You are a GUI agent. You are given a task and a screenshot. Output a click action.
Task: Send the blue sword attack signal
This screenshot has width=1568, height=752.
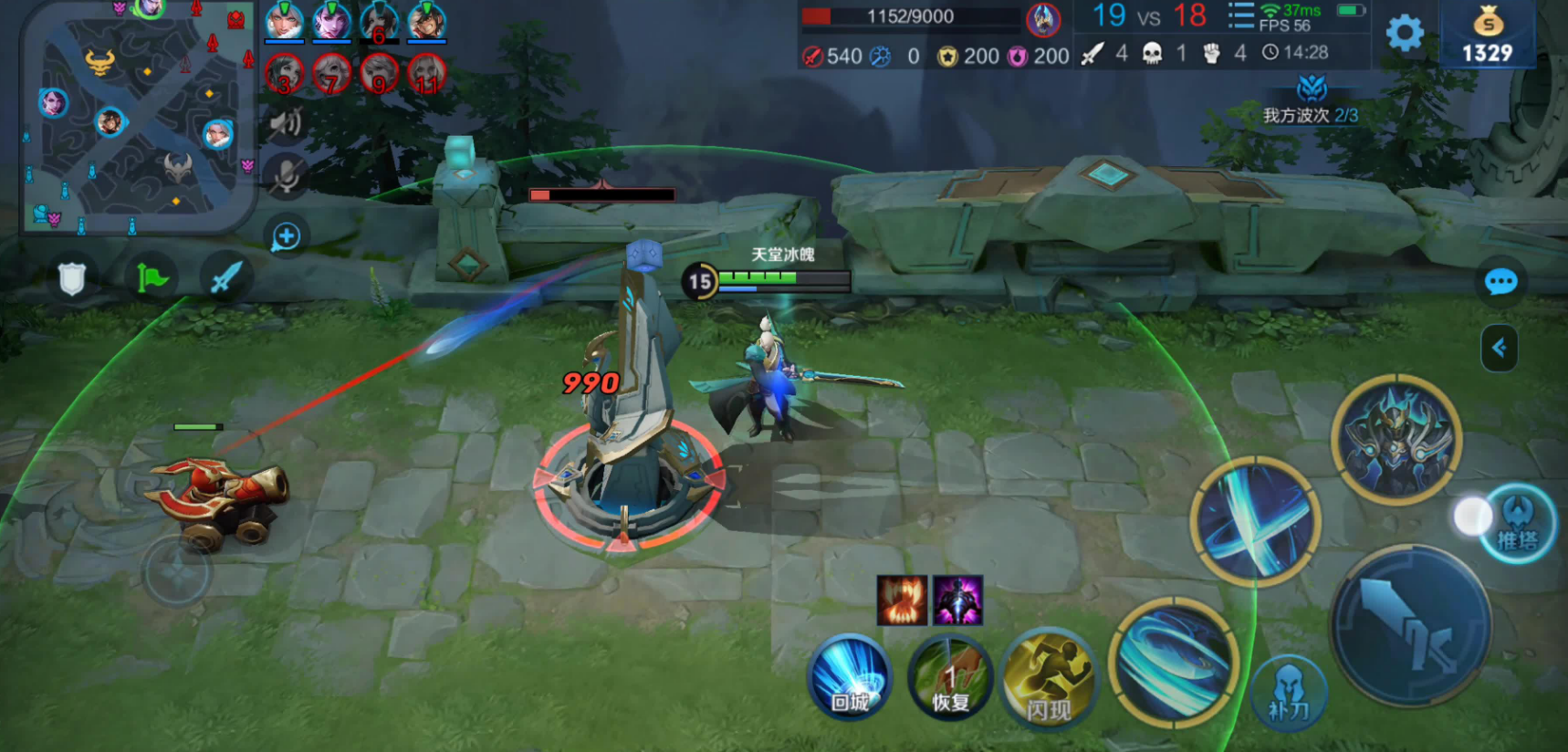tap(225, 277)
